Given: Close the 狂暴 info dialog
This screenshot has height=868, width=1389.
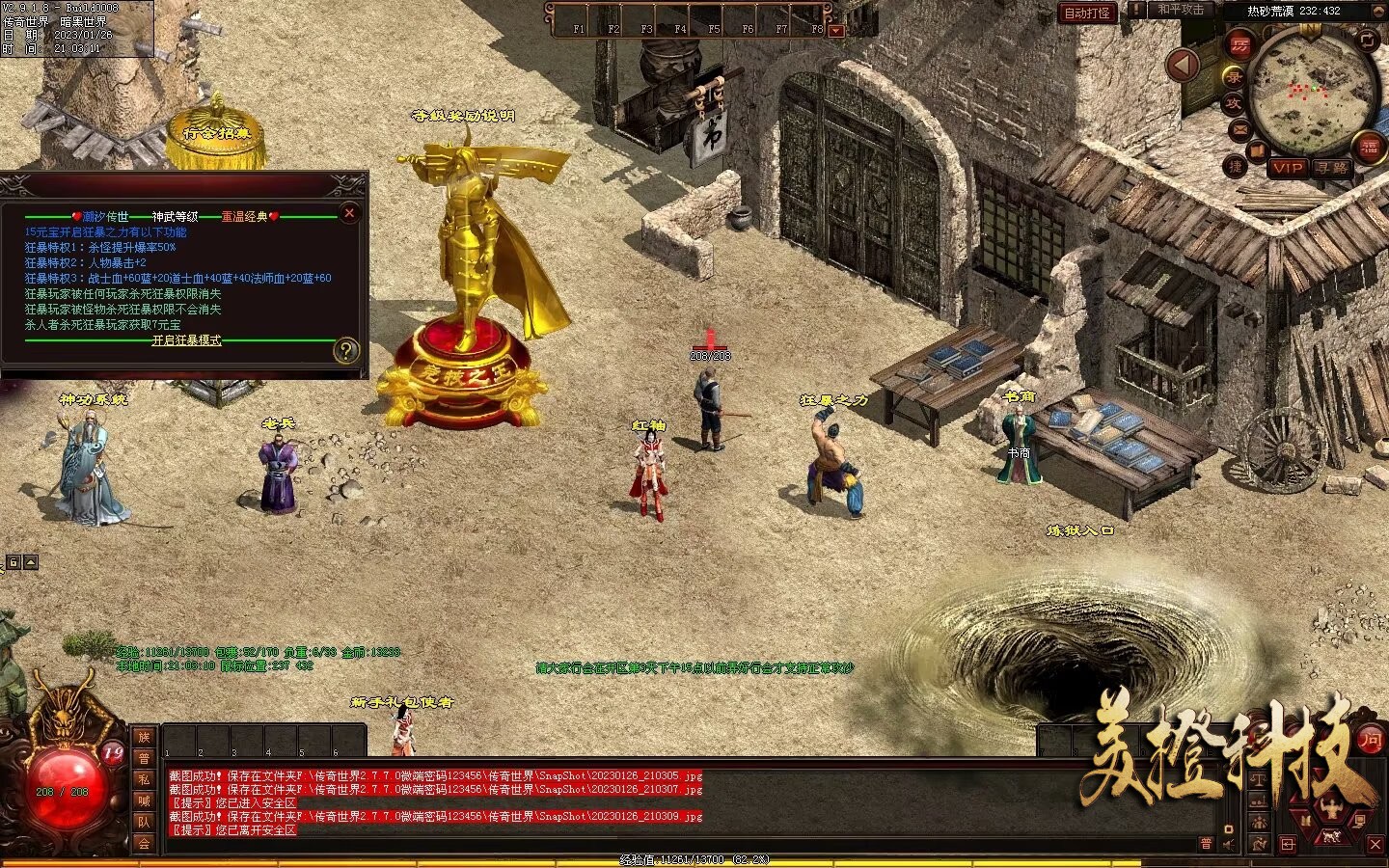Looking at the screenshot, I should [349, 213].
